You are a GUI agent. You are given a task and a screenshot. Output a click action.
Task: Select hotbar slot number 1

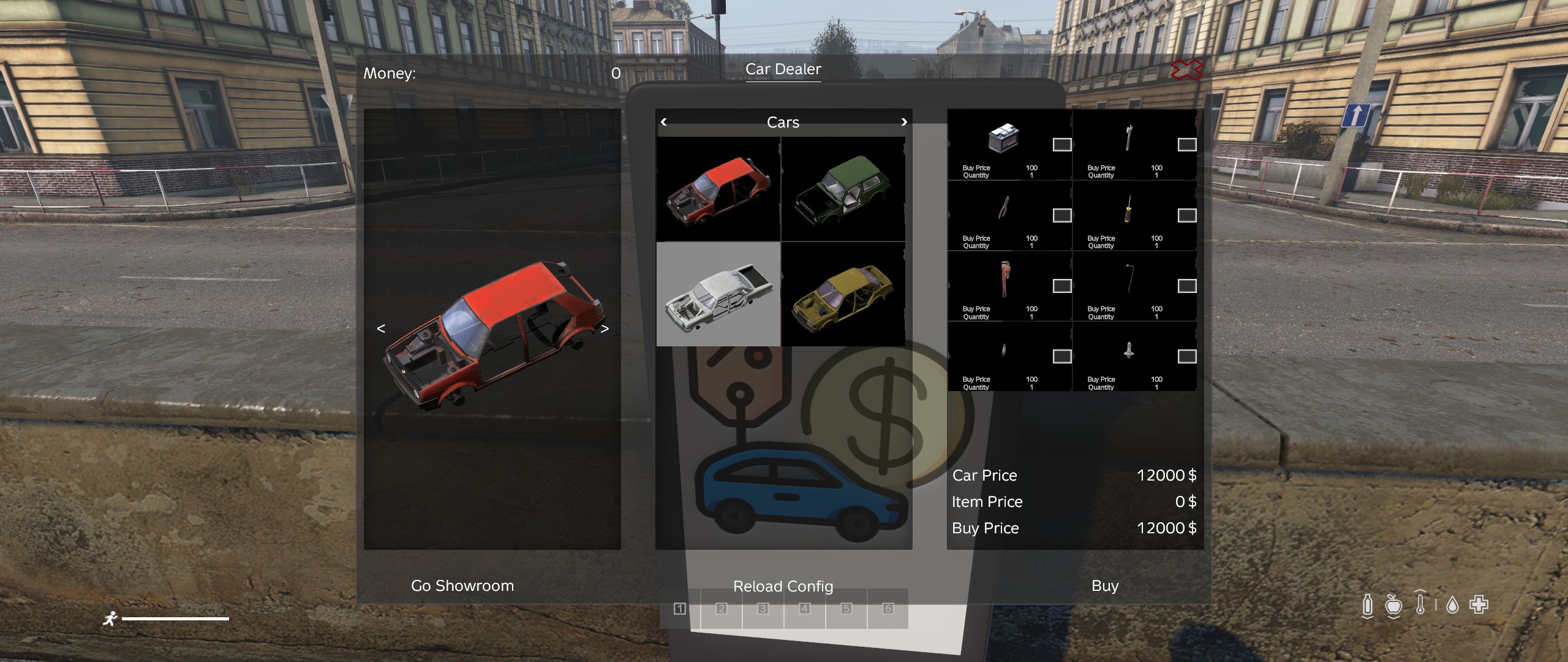point(679,609)
